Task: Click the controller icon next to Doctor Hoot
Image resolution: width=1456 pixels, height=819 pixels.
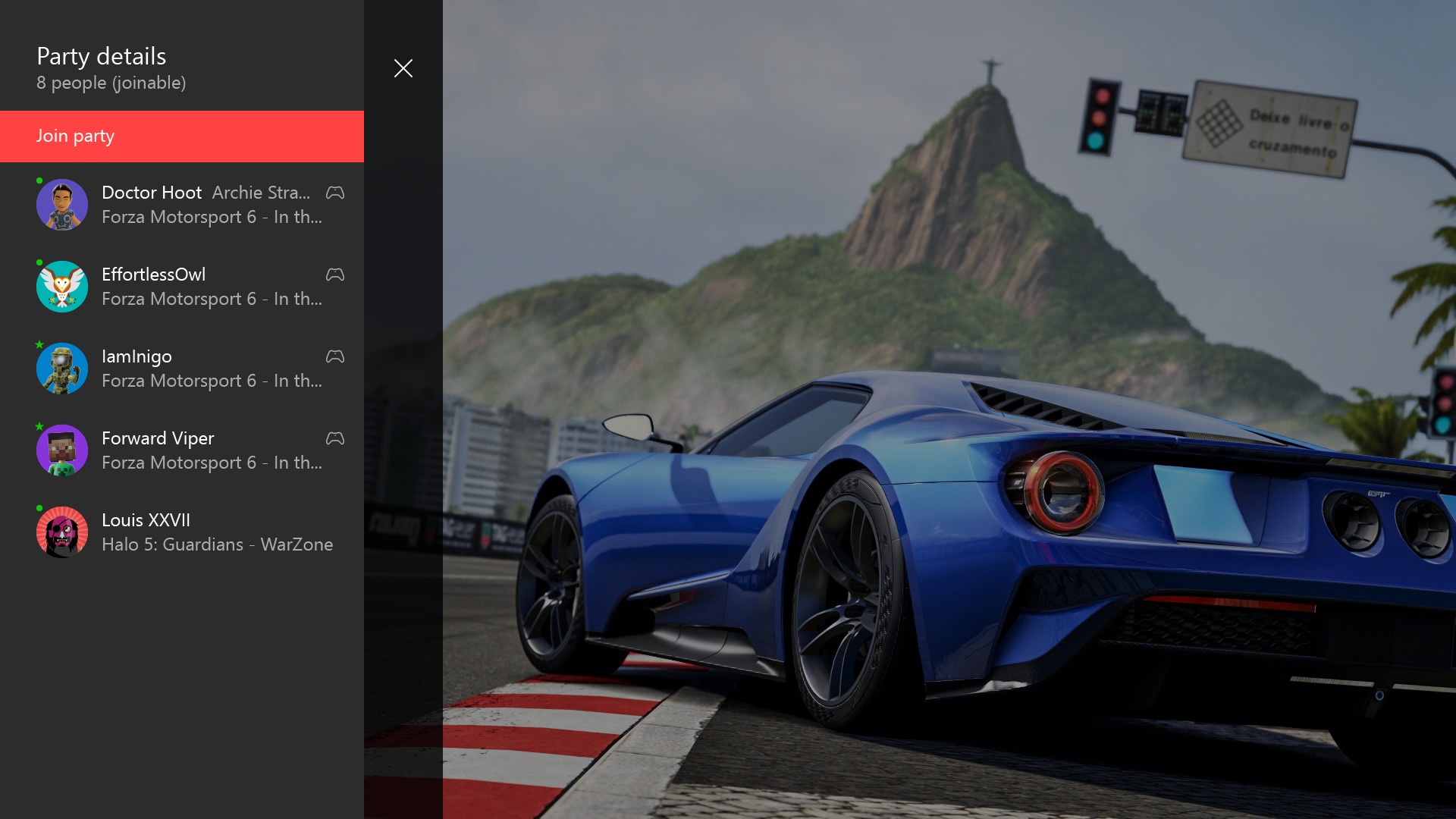Action: point(334,193)
